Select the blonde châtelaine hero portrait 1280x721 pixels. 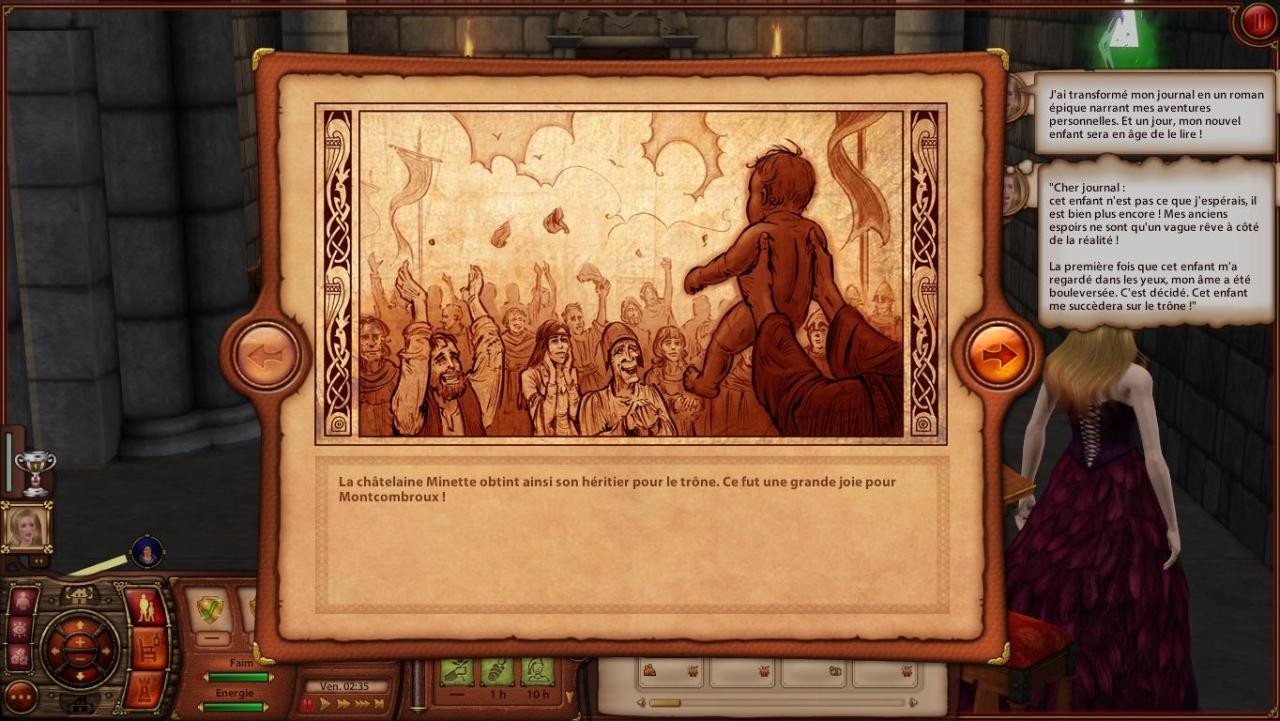tap(25, 526)
